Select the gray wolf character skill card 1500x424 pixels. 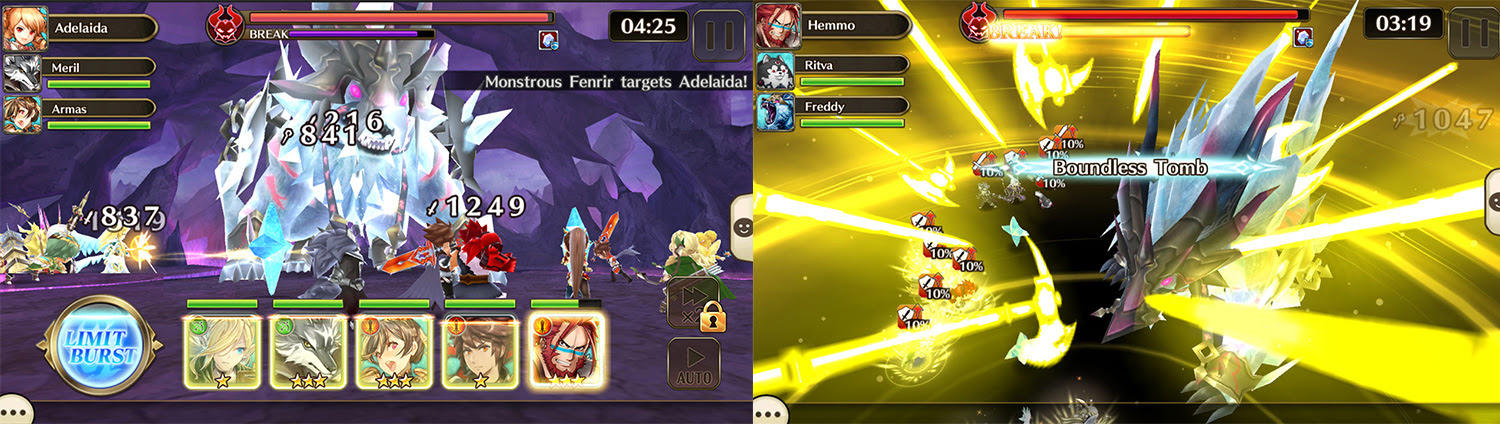308,351
